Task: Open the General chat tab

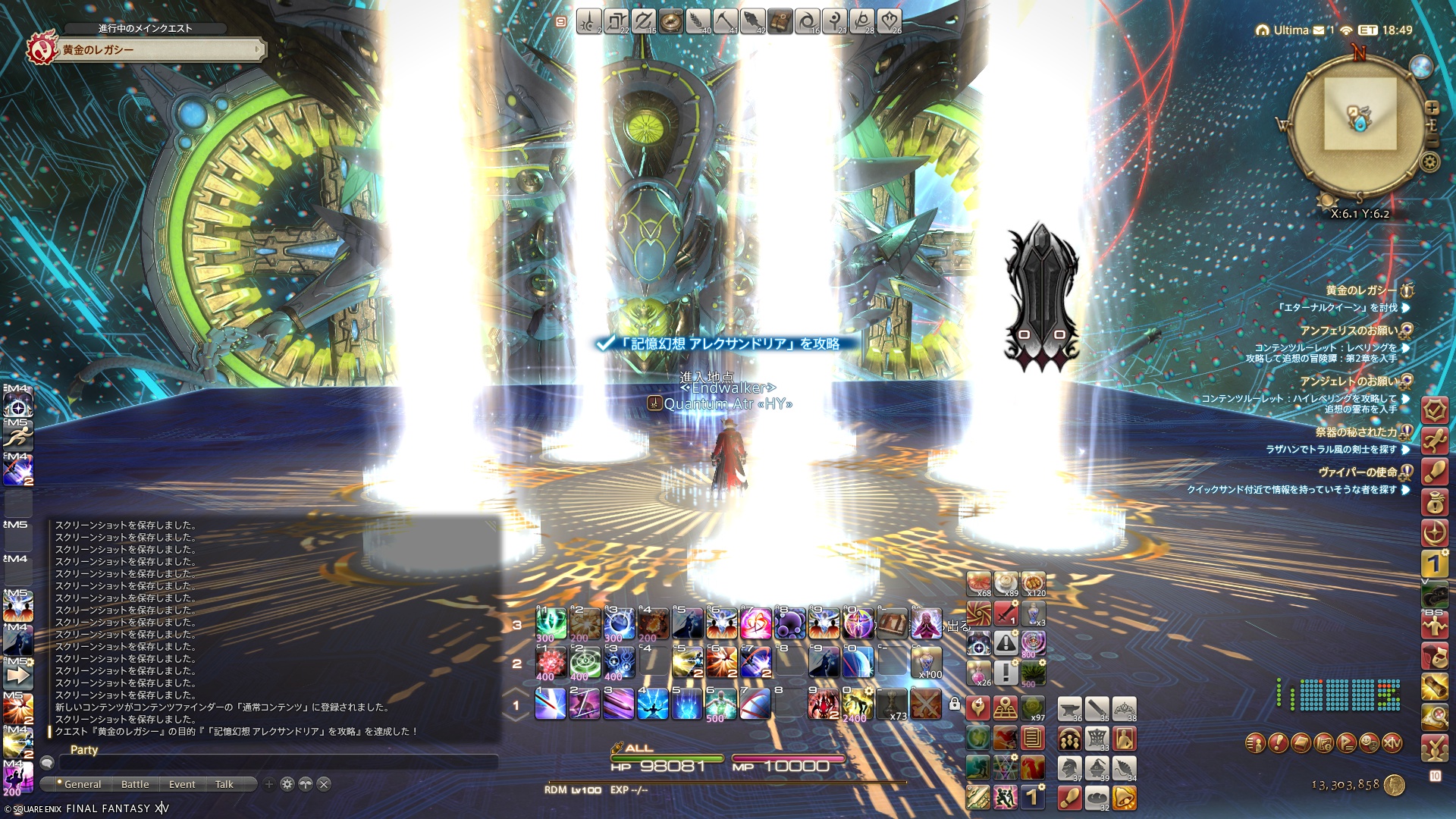Action: (x=82, y=784)
